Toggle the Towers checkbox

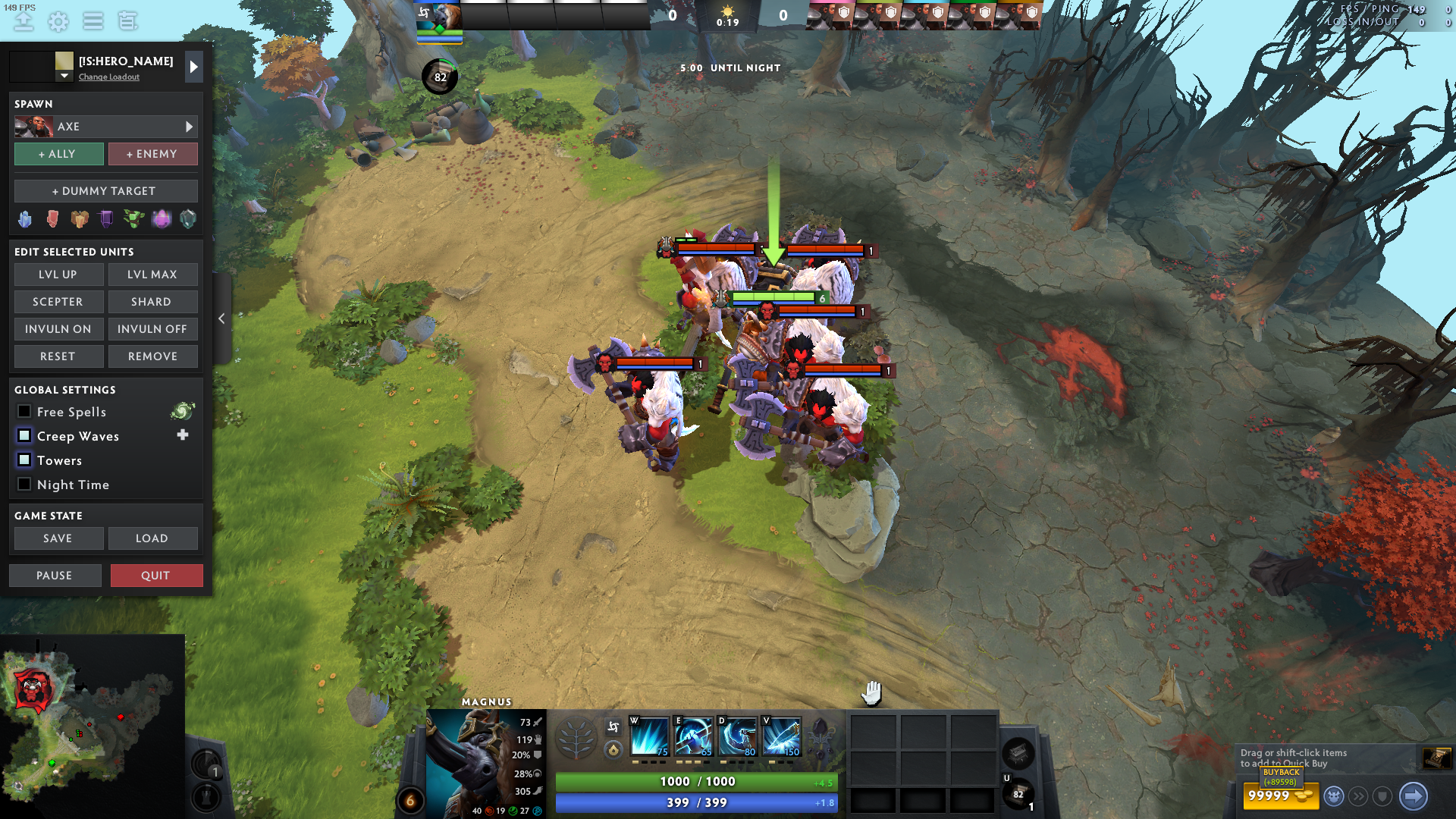tap(24, 460)
